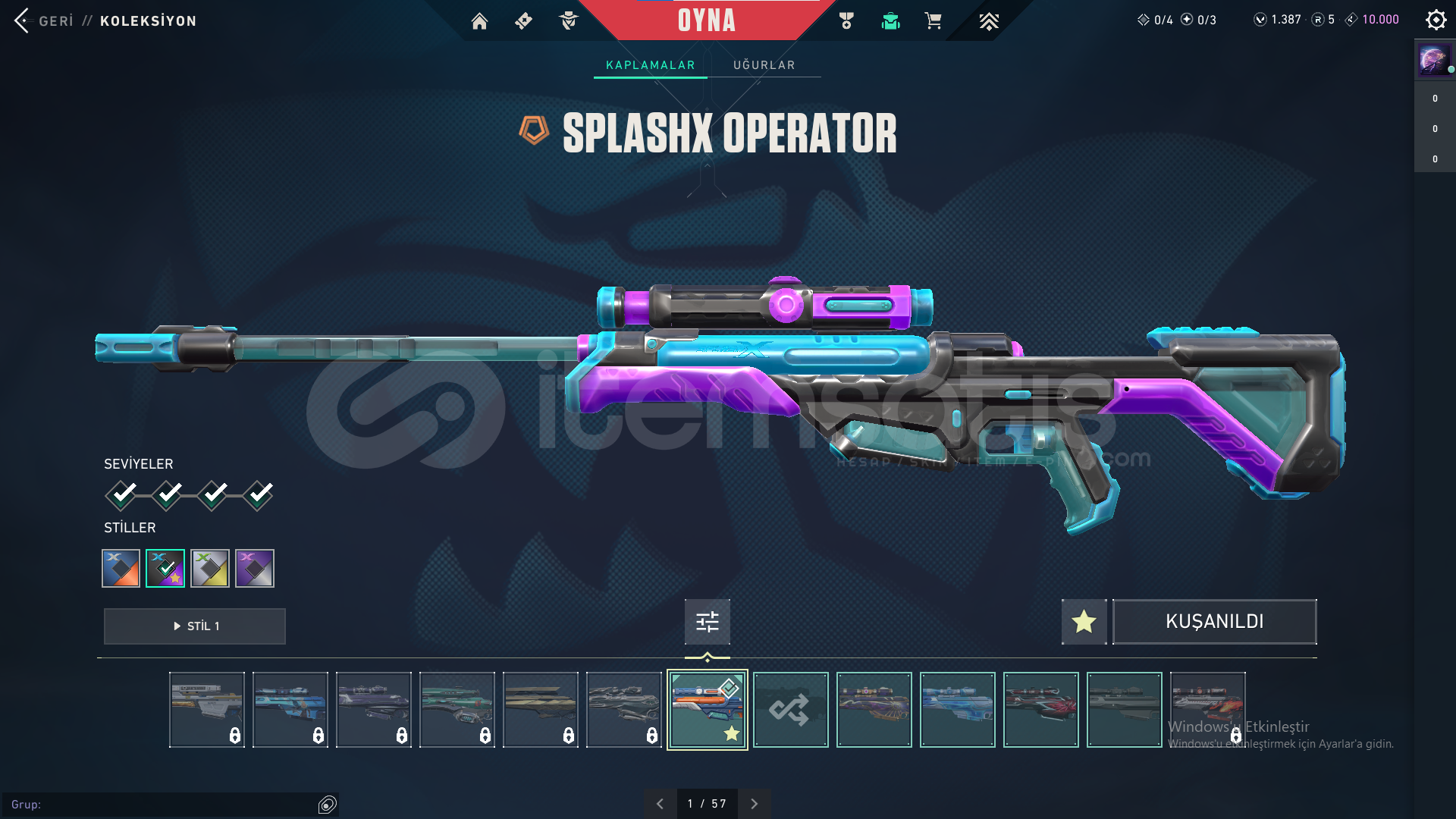The image size is (1456, 819).
Task: Go back using the GERİ arrow
Action: coord(22,20)
